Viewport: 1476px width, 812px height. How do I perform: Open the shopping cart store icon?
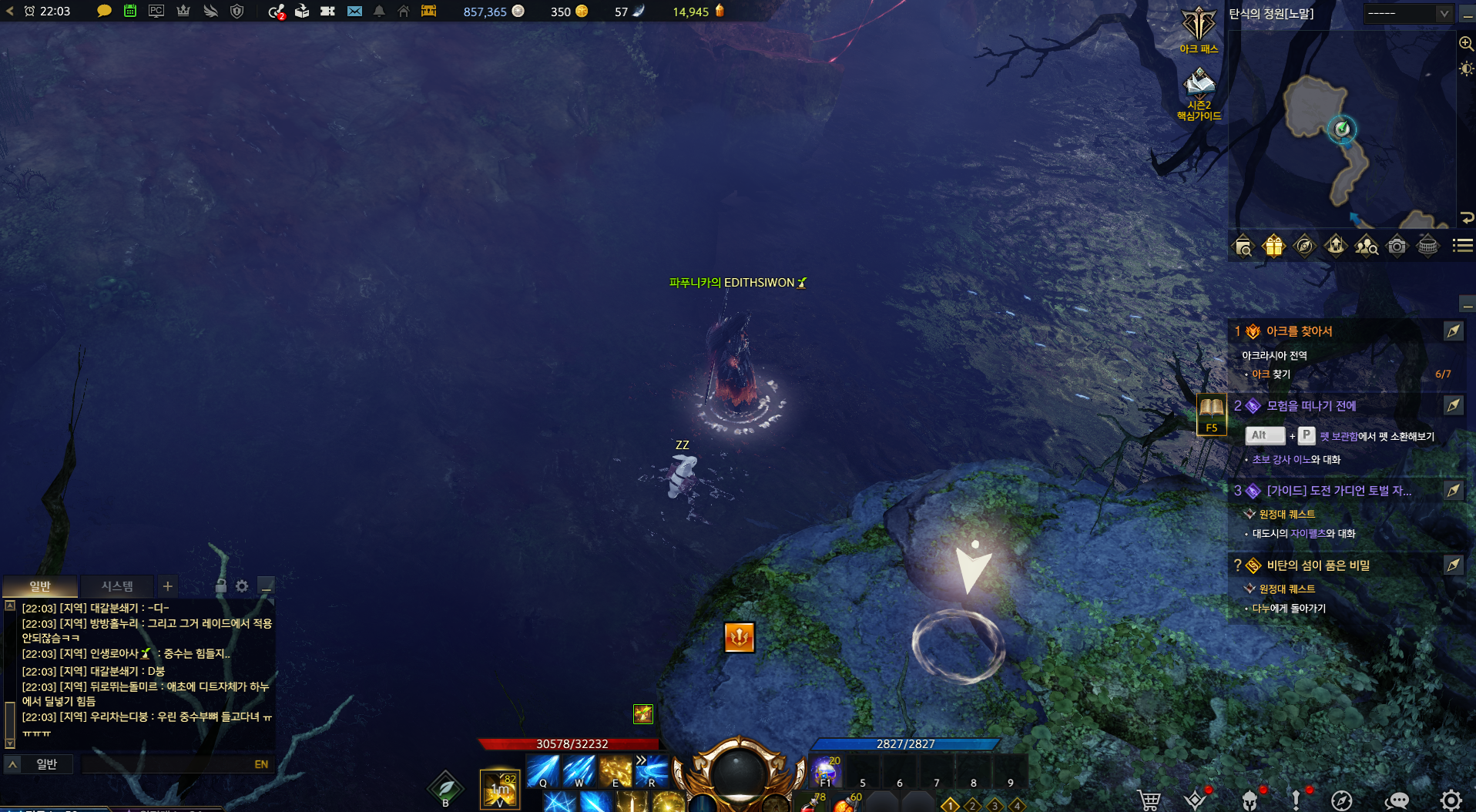pos(1149,800)
